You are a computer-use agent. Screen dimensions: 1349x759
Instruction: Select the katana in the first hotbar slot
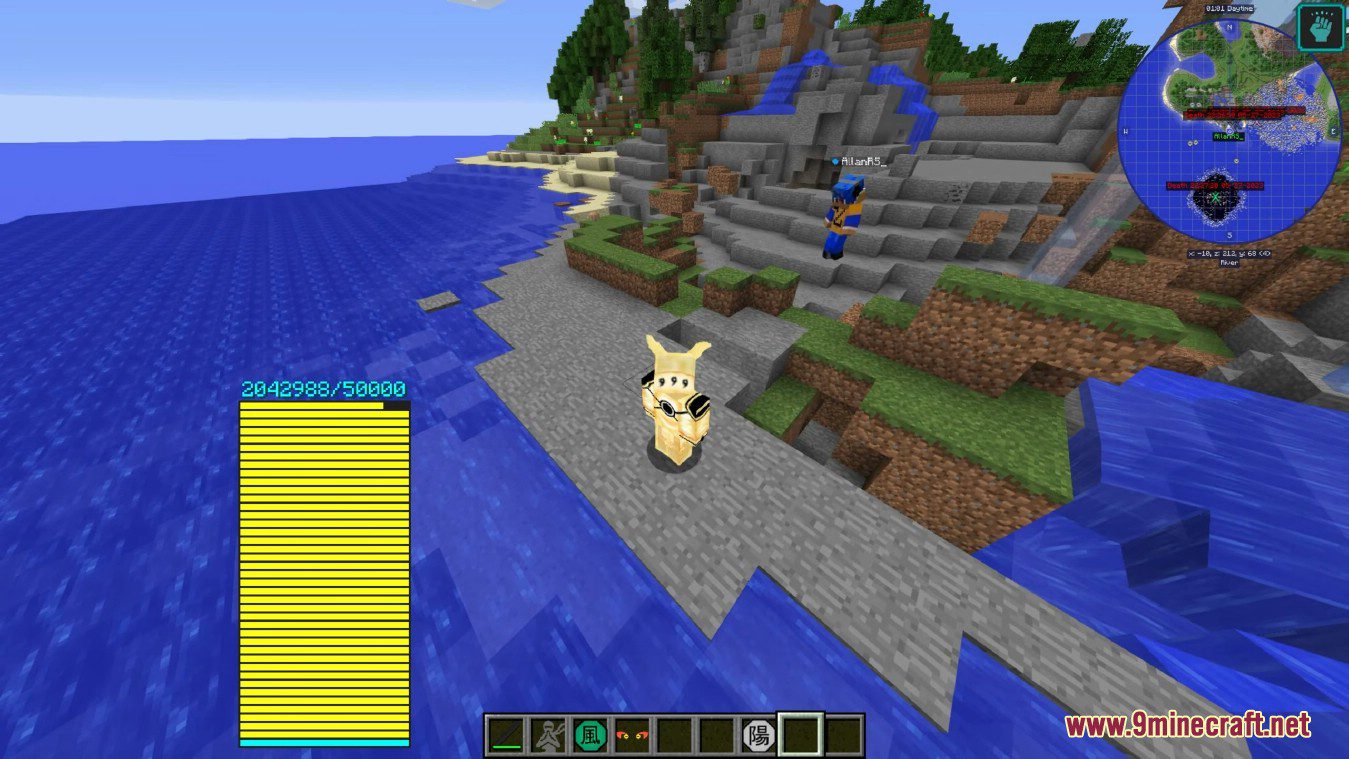tap(505, 735)
